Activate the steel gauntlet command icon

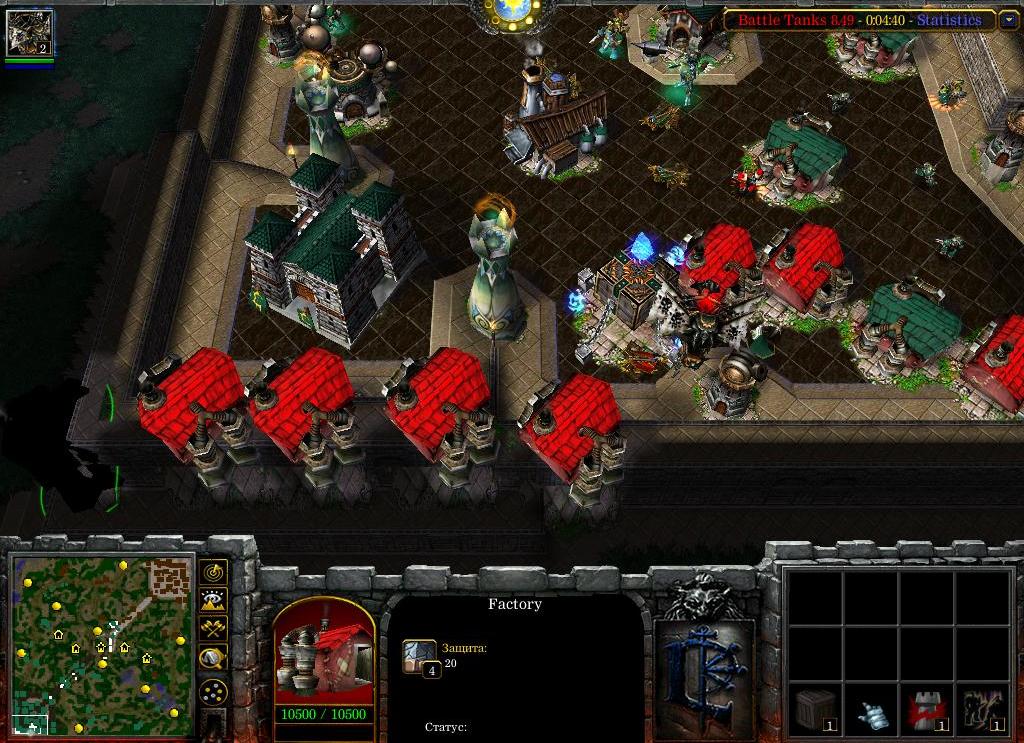(871, 710)
